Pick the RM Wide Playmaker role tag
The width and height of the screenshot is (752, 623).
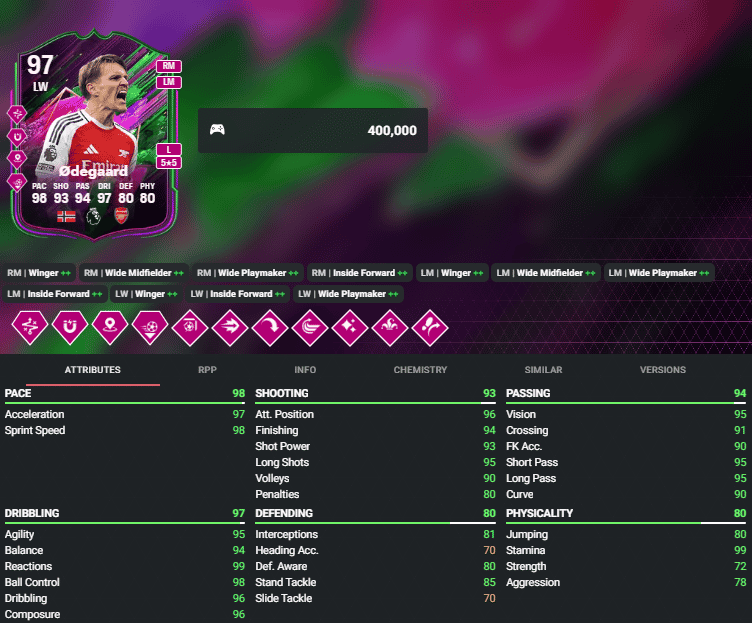pyautogui.click(x=246, y=272)
